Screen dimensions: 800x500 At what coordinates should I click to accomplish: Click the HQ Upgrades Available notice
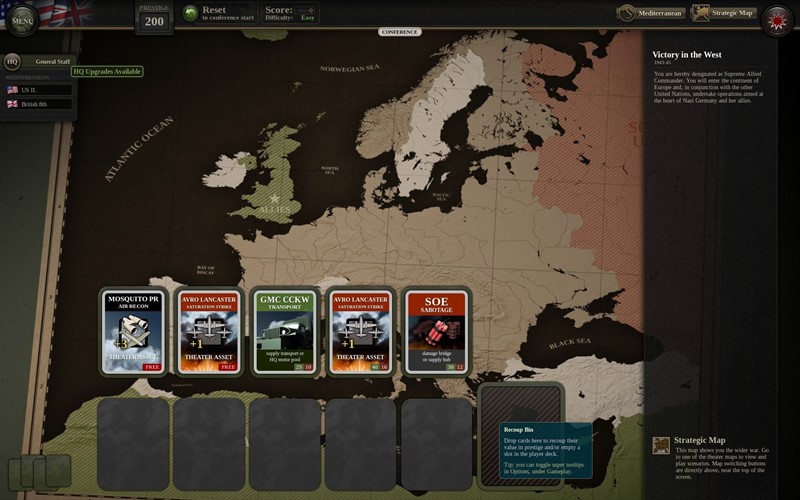(107, 72)
